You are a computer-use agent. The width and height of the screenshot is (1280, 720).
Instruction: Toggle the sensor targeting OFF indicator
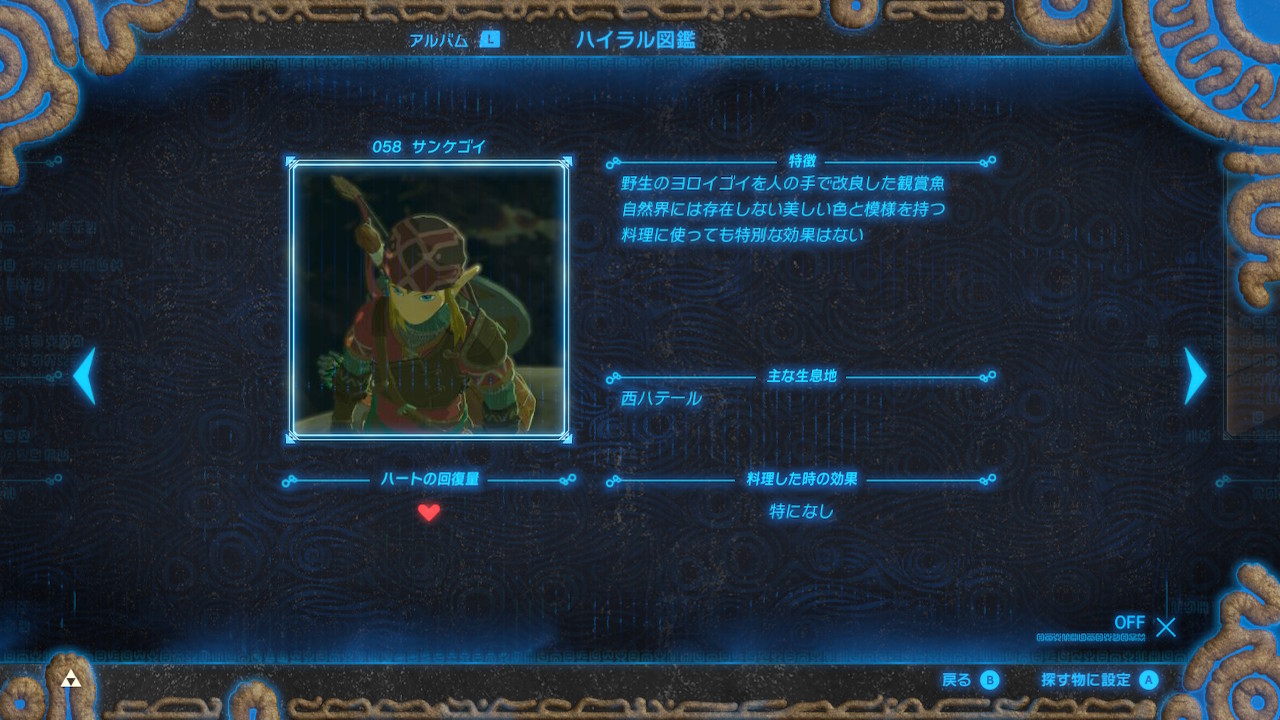coord(1128,622)
